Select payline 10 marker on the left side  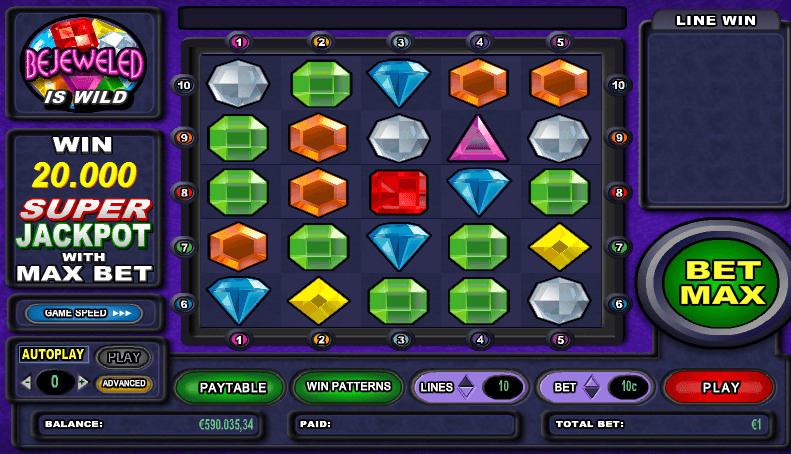click(183, 85)
